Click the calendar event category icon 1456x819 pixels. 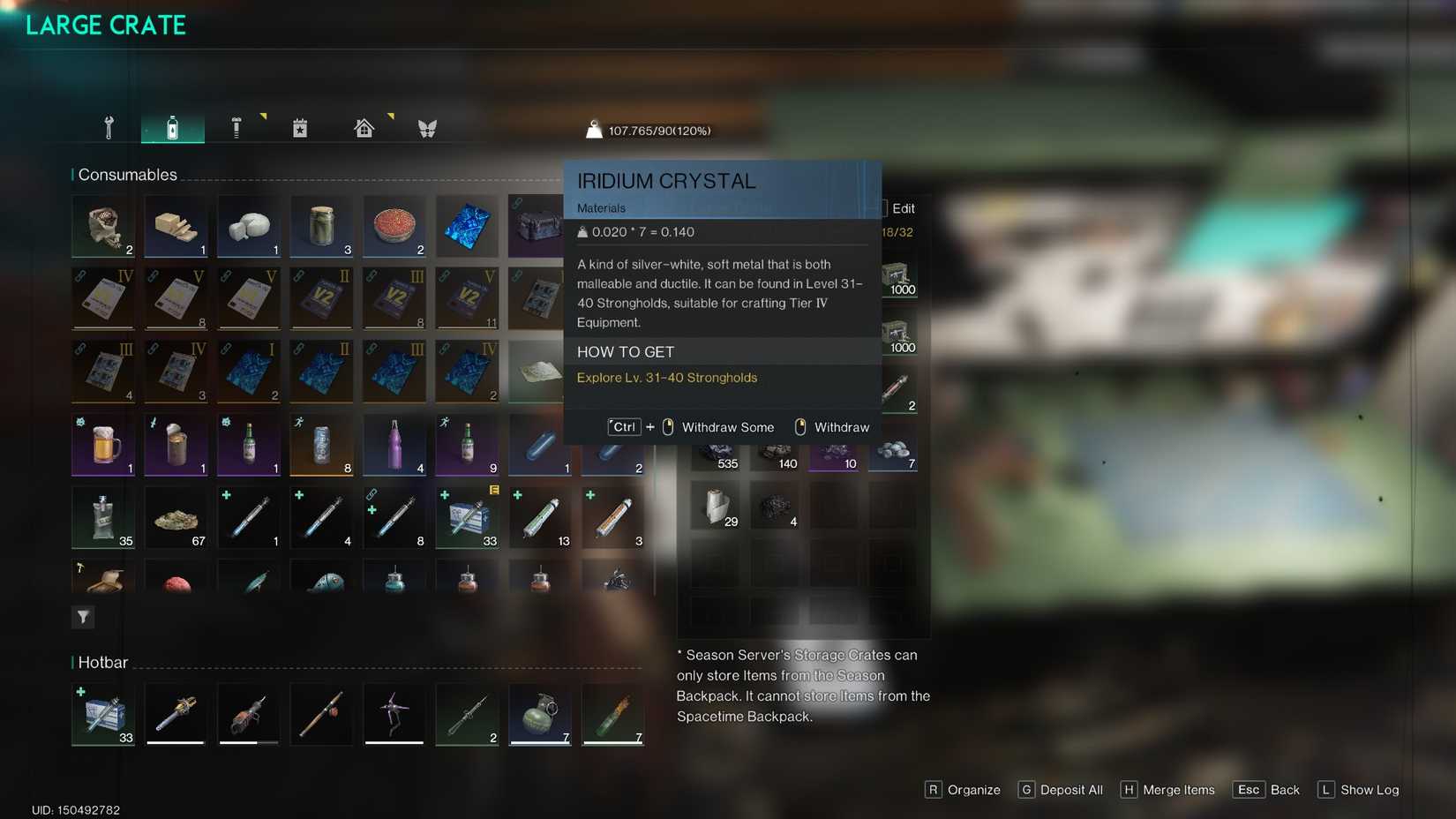click(300, 126)
